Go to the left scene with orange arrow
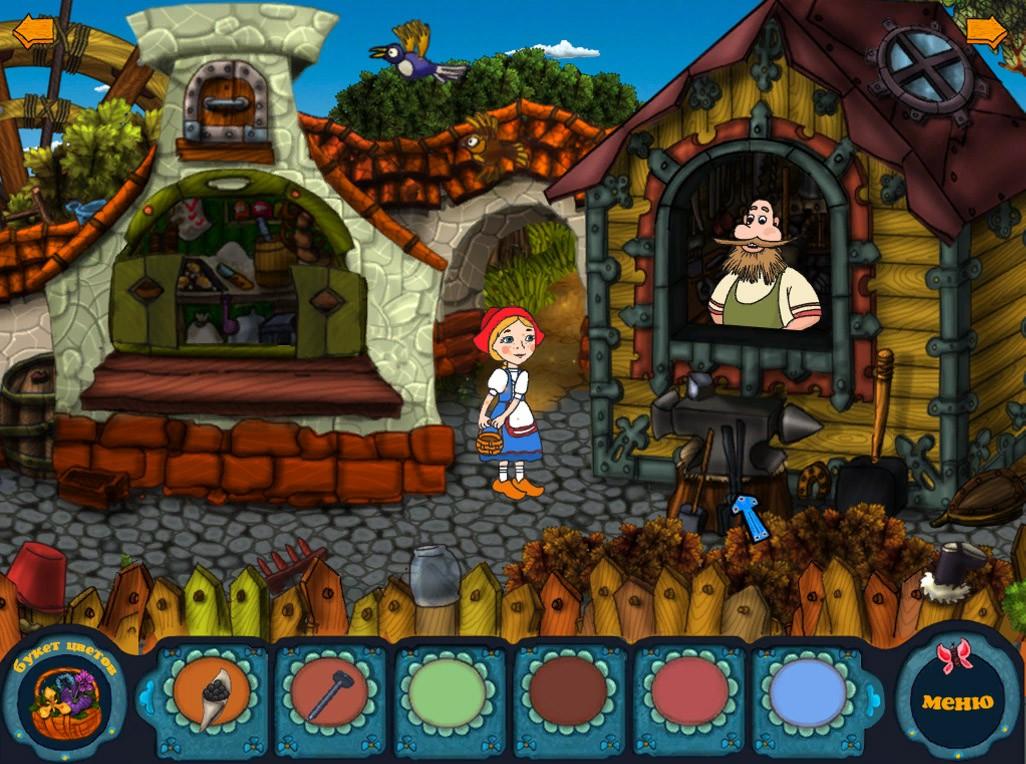 (x=33, y=31)
